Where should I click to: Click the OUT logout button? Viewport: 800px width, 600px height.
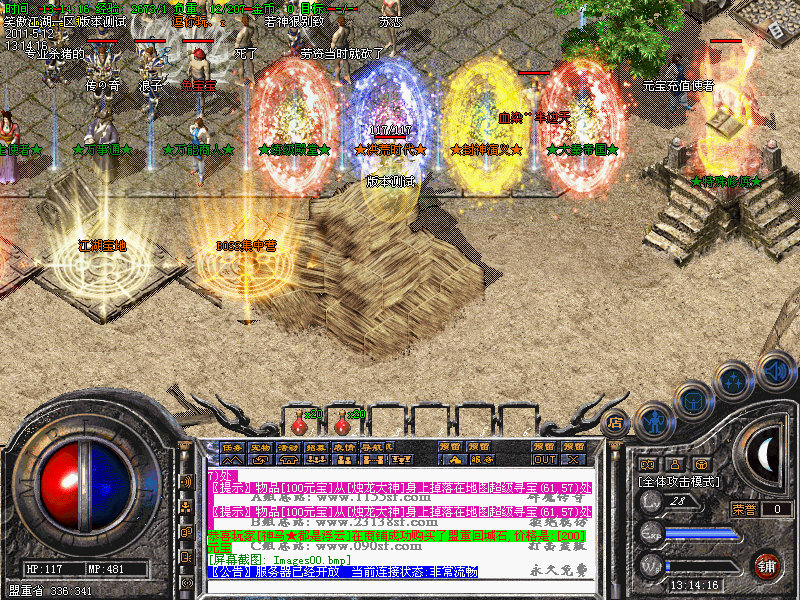point(545,460)
